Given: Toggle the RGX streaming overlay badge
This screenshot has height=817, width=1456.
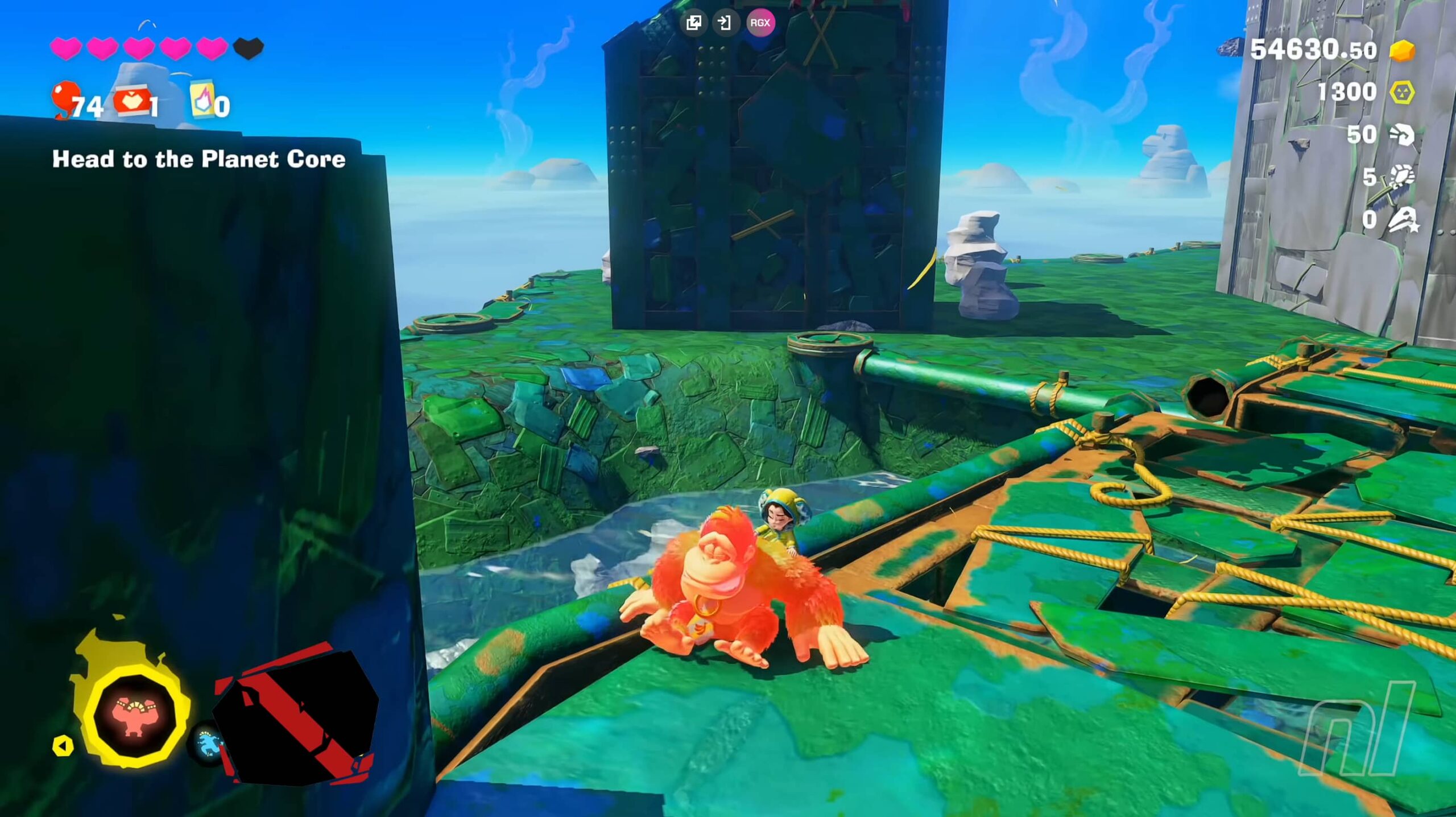Looking at the screenshot, I should point(760,23).
